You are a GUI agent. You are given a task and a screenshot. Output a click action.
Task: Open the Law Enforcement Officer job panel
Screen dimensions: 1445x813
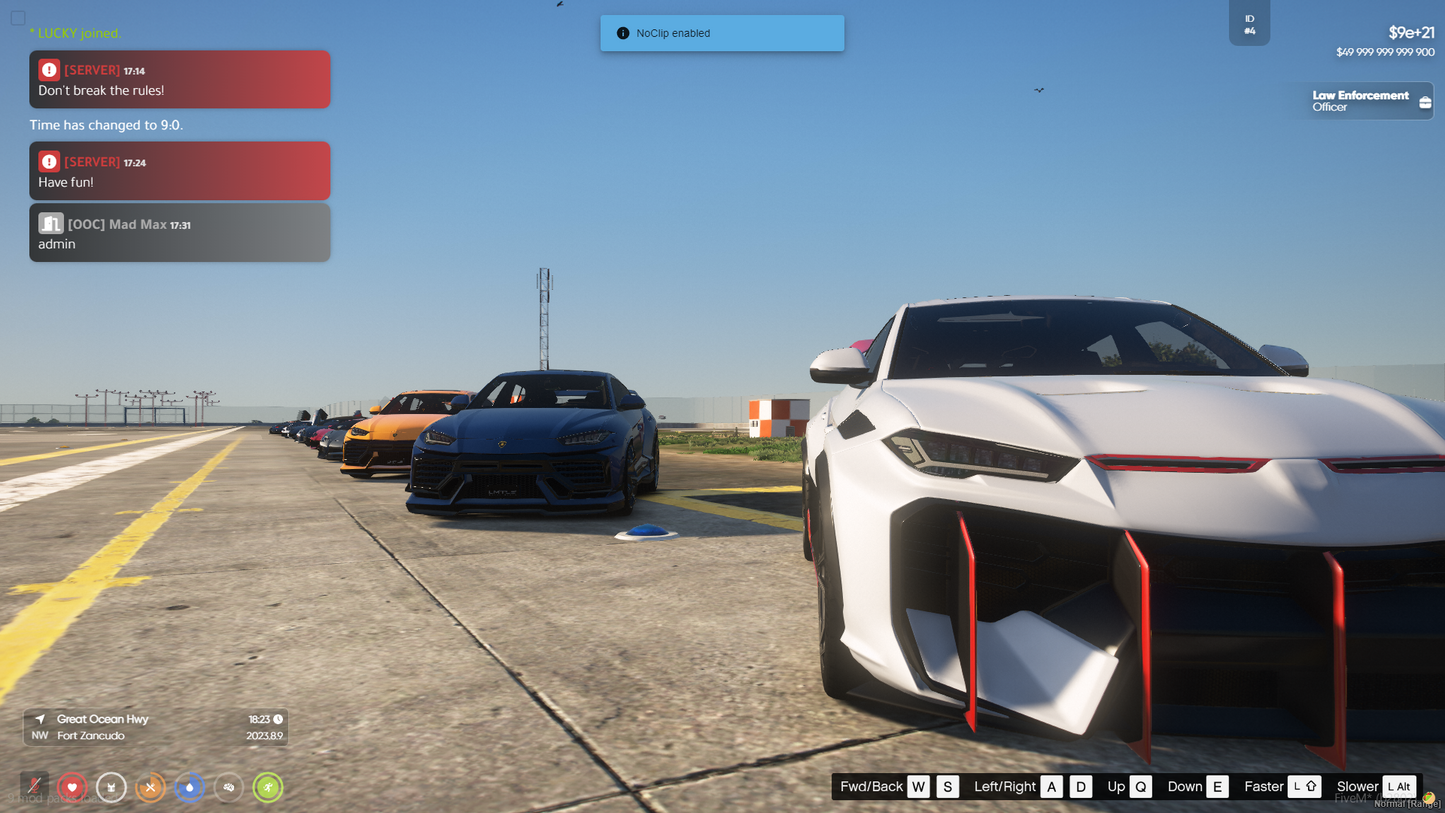click(x=1370, y=101)
